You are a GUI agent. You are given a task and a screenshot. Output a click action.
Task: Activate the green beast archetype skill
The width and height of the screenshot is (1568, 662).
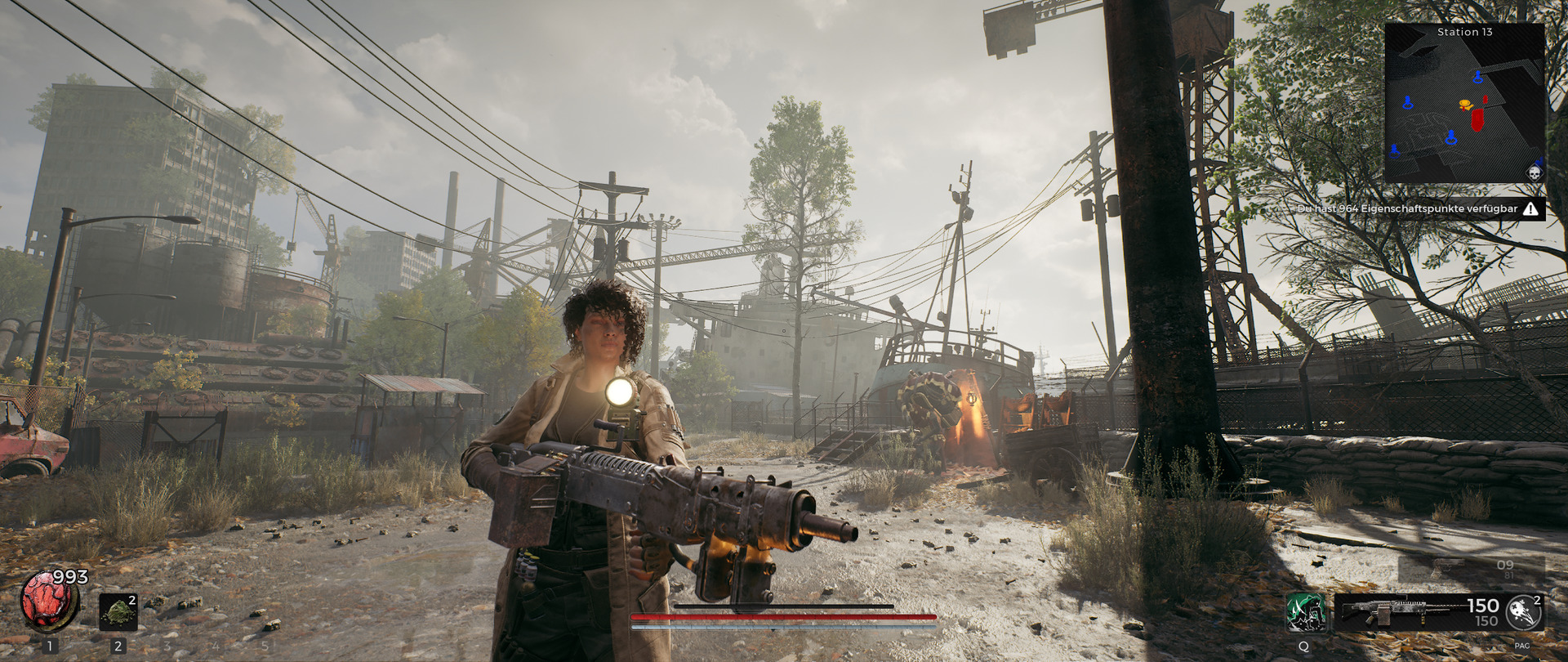tap(1305, 613)
